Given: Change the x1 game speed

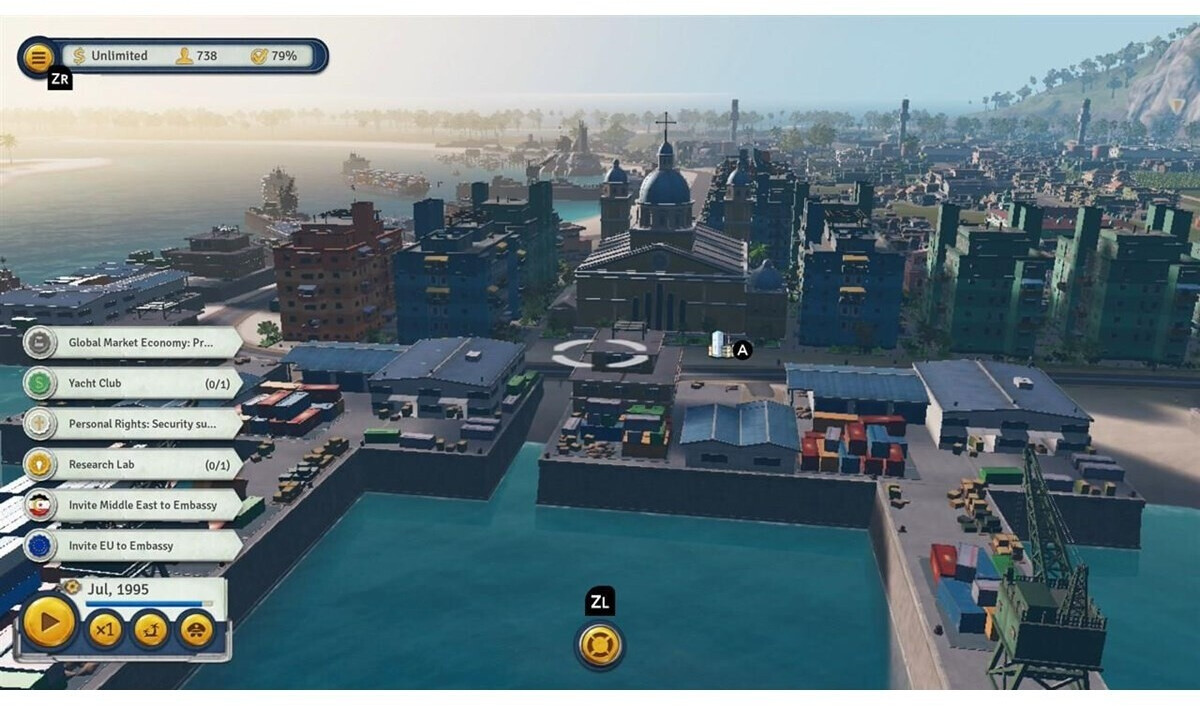Looking at the screenshot, I should 105,630.
